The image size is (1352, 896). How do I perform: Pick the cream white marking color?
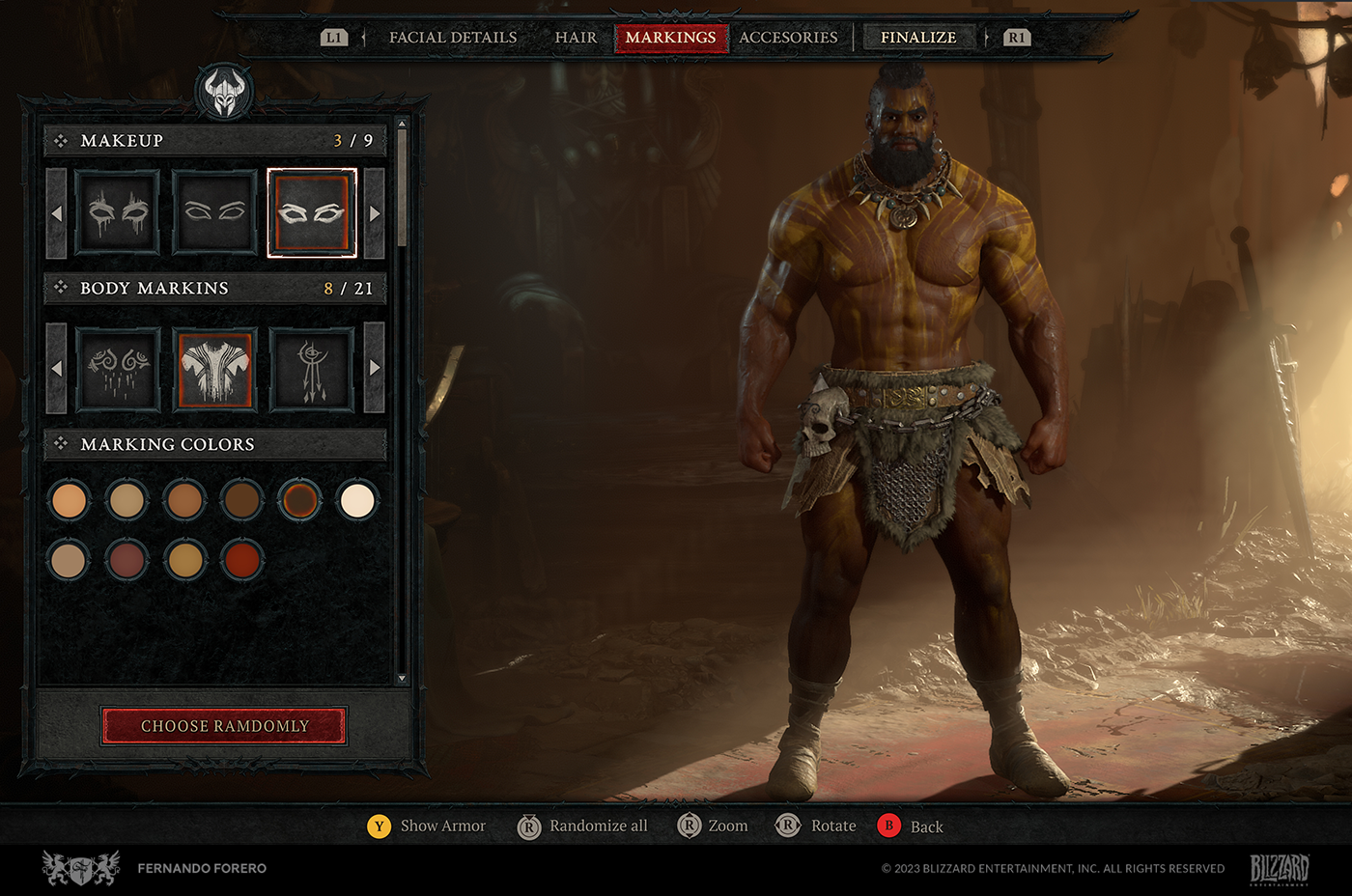tap(357, 501)
